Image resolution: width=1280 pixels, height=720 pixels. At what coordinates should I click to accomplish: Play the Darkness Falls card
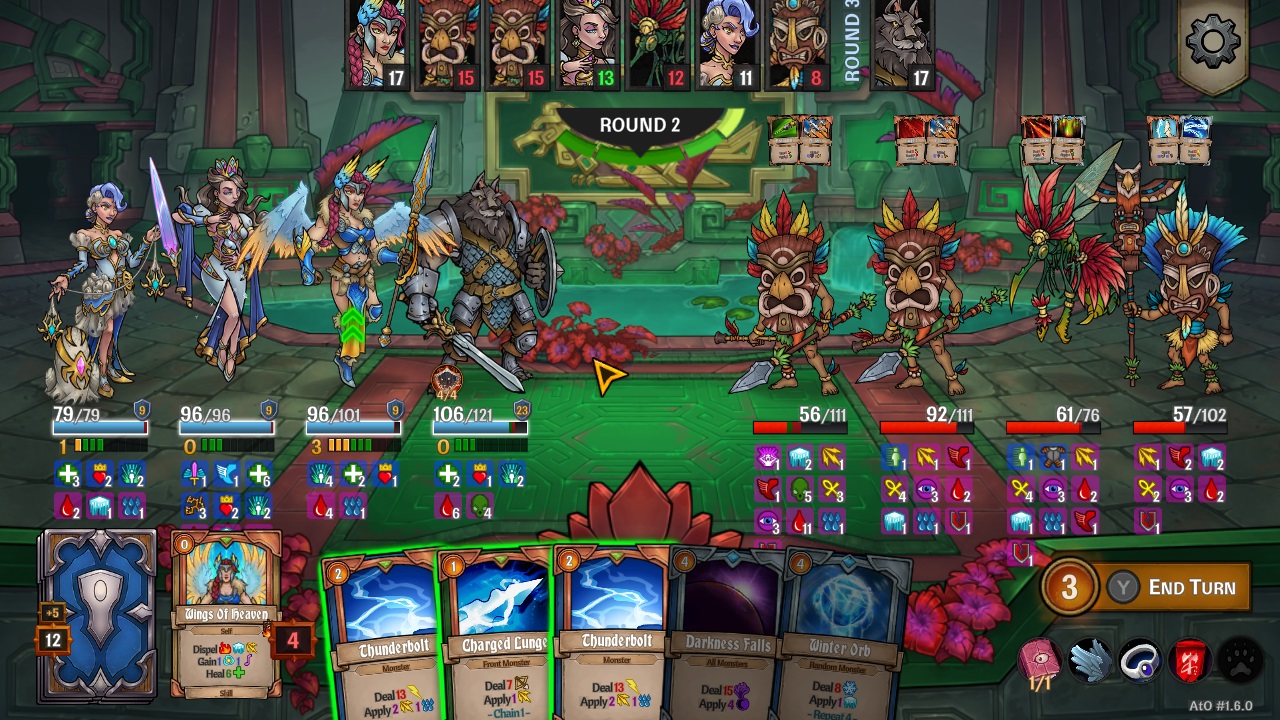click(x=727, y=640)
